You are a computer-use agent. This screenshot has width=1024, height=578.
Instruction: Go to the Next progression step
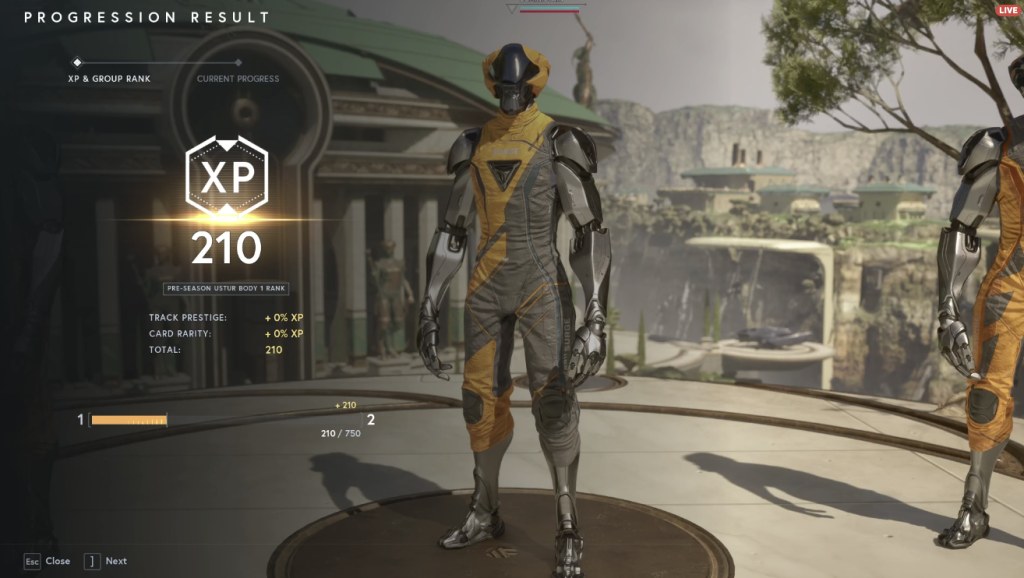pyautogui.click(x=106, y=561)
